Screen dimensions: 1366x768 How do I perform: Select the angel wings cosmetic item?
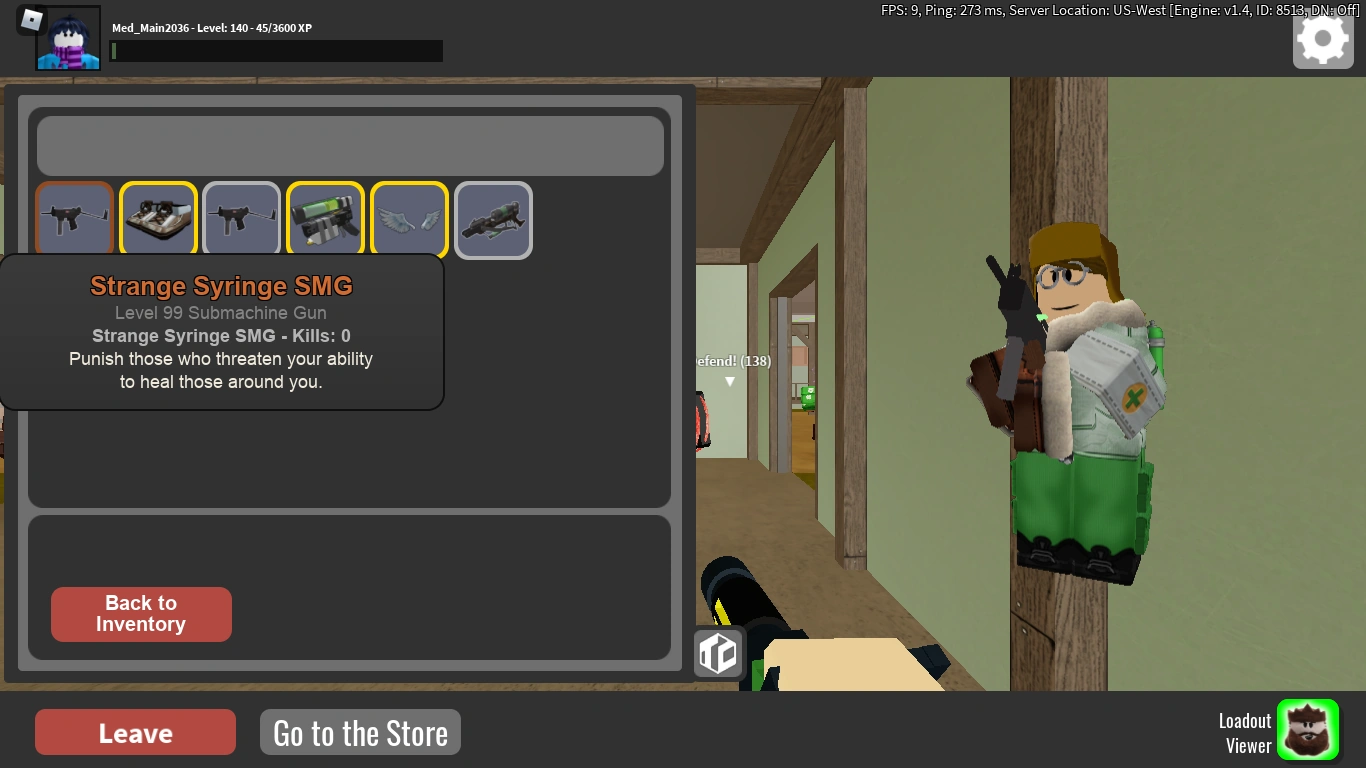pyautogui.click(x=409, y=219)
